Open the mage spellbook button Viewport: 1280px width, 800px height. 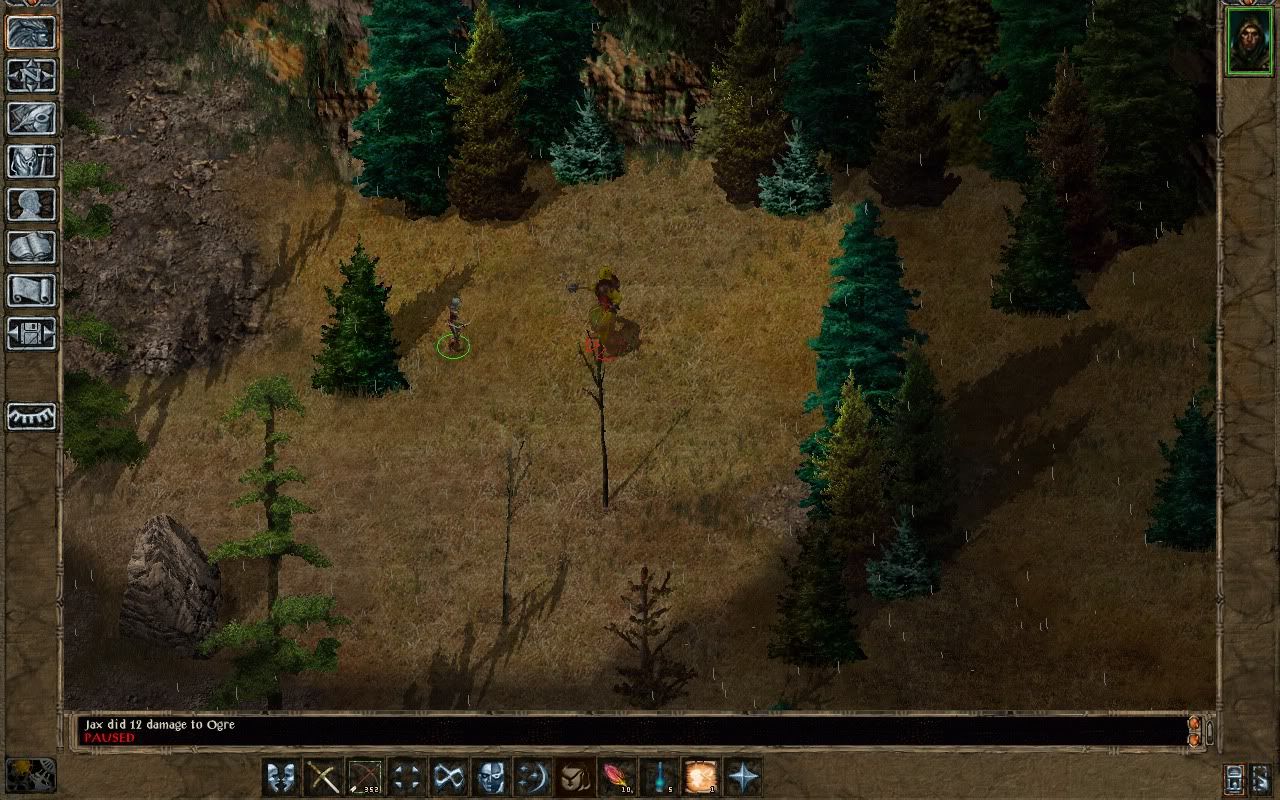(32, 248)
